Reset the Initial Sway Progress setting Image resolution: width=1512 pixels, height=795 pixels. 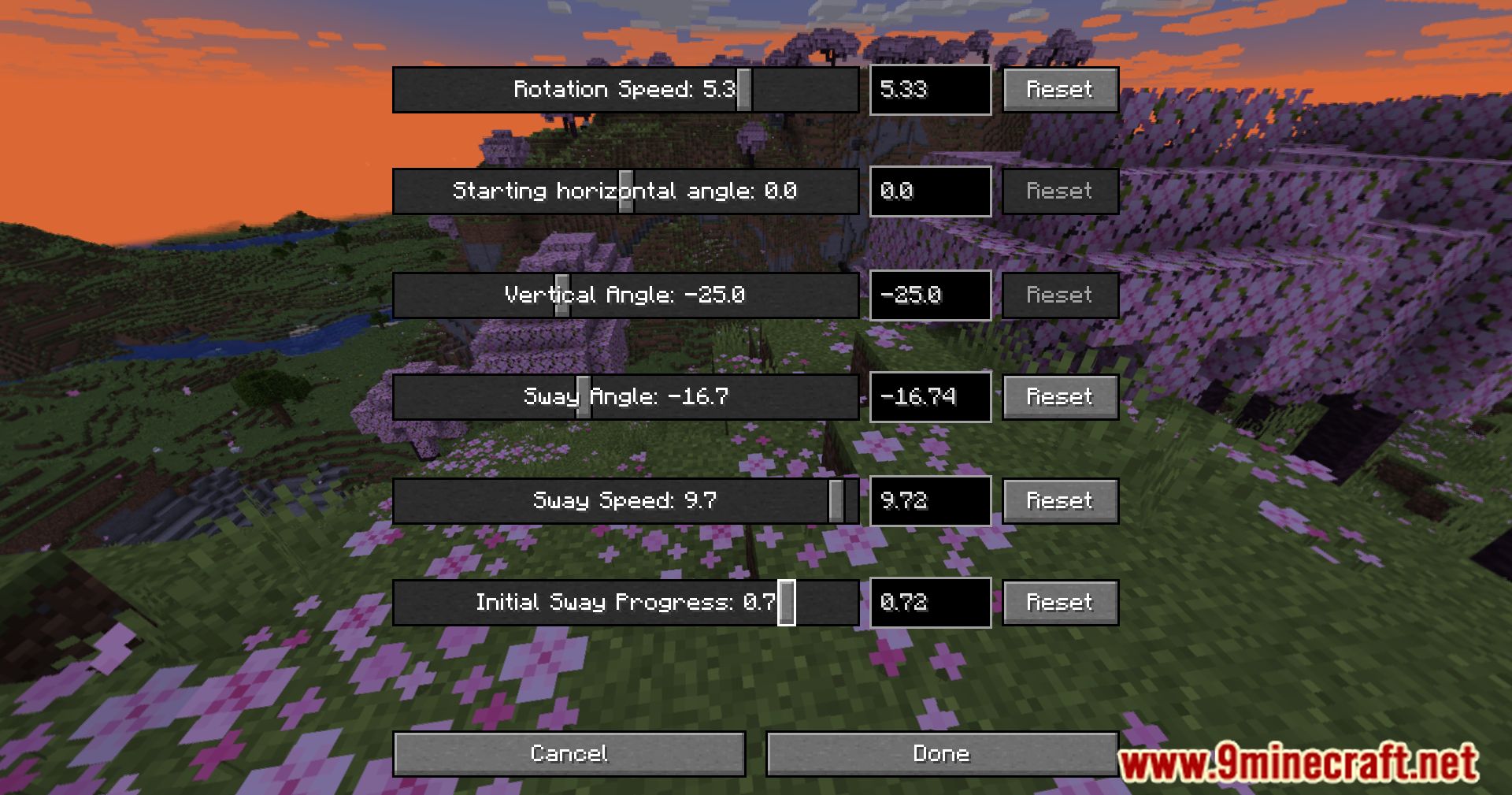click(x=1059, y=603)
